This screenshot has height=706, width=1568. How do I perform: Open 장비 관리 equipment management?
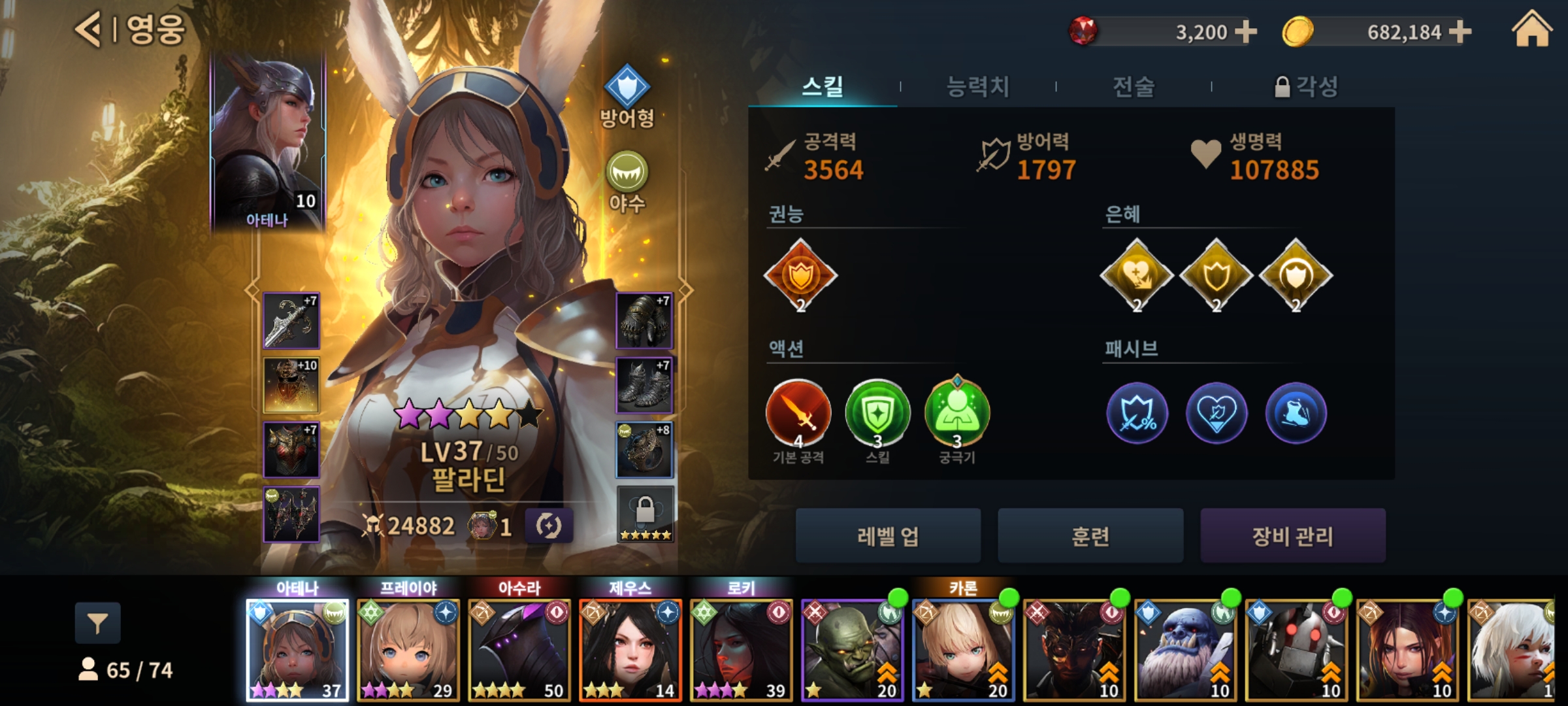click(x=1292, y=536)
